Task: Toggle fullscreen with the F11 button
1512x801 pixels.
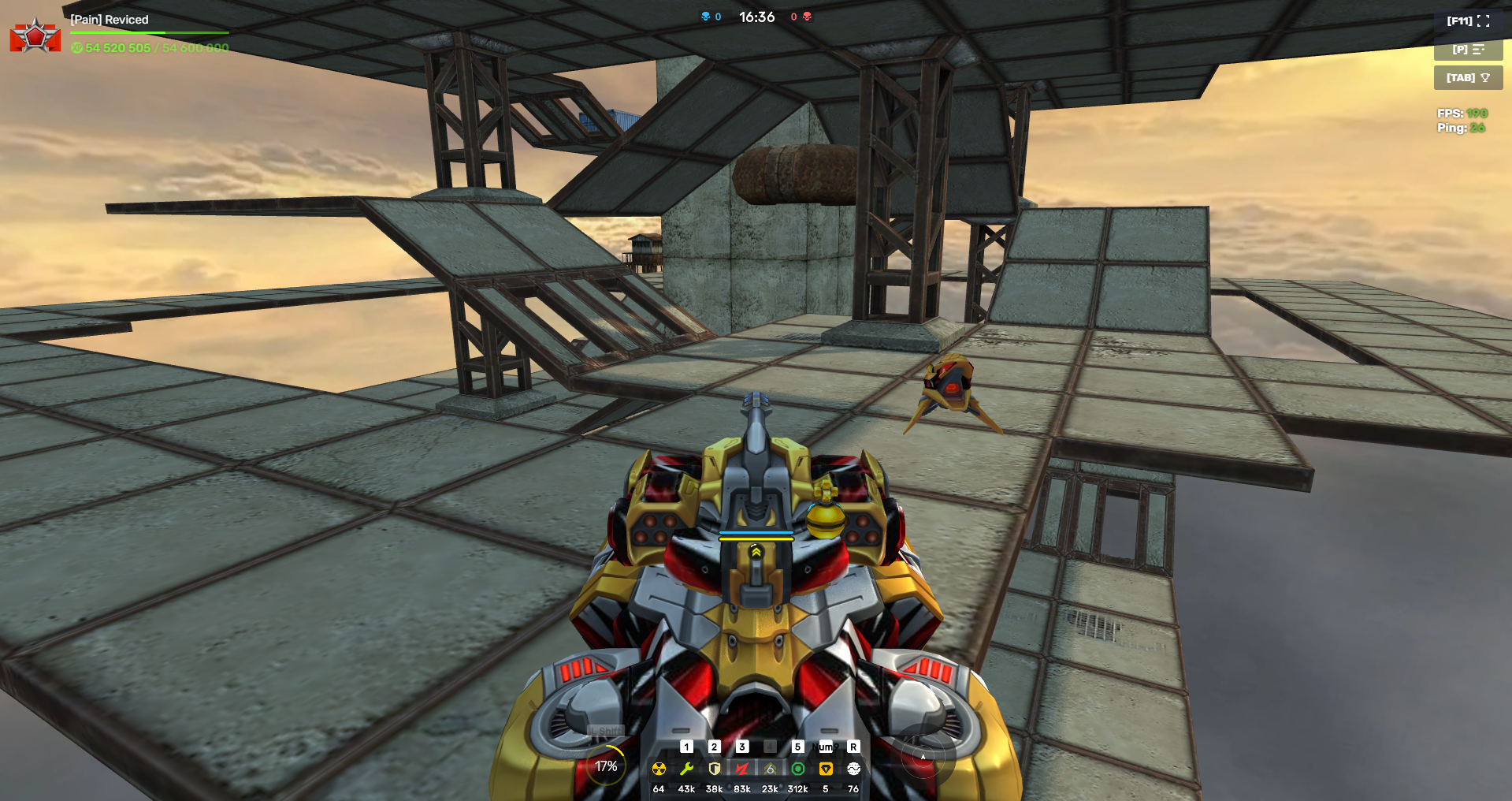Action: [1468, 21]
